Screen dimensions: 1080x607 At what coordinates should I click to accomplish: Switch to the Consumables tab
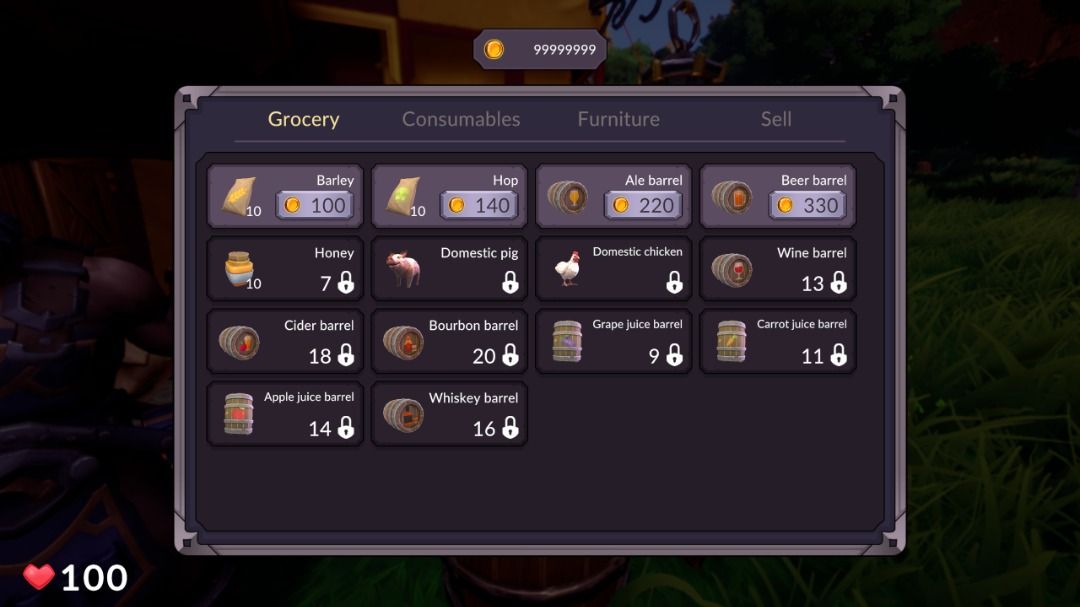coord(461,119)
